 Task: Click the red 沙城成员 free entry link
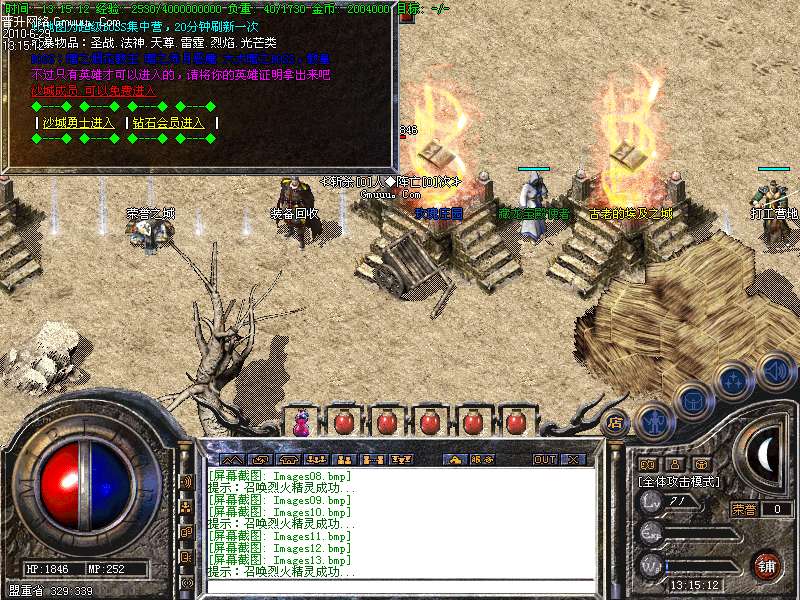click(94, 90)
